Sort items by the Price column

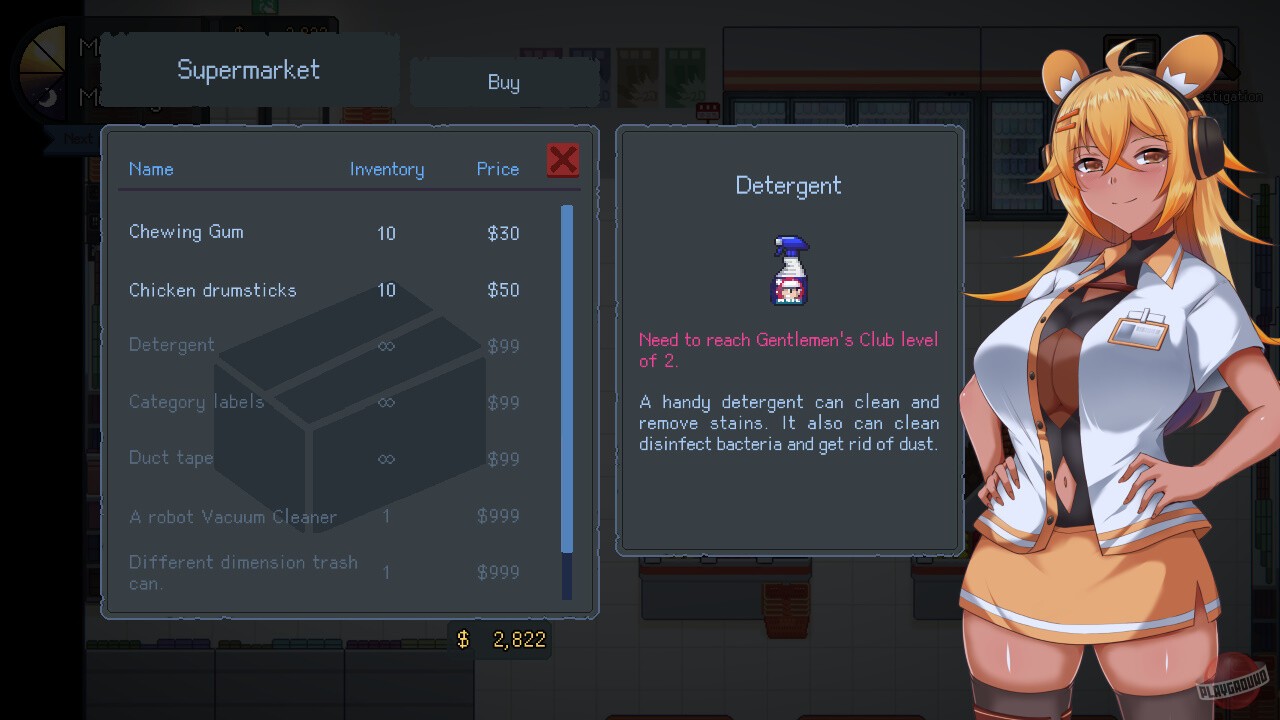coord(497,169)
